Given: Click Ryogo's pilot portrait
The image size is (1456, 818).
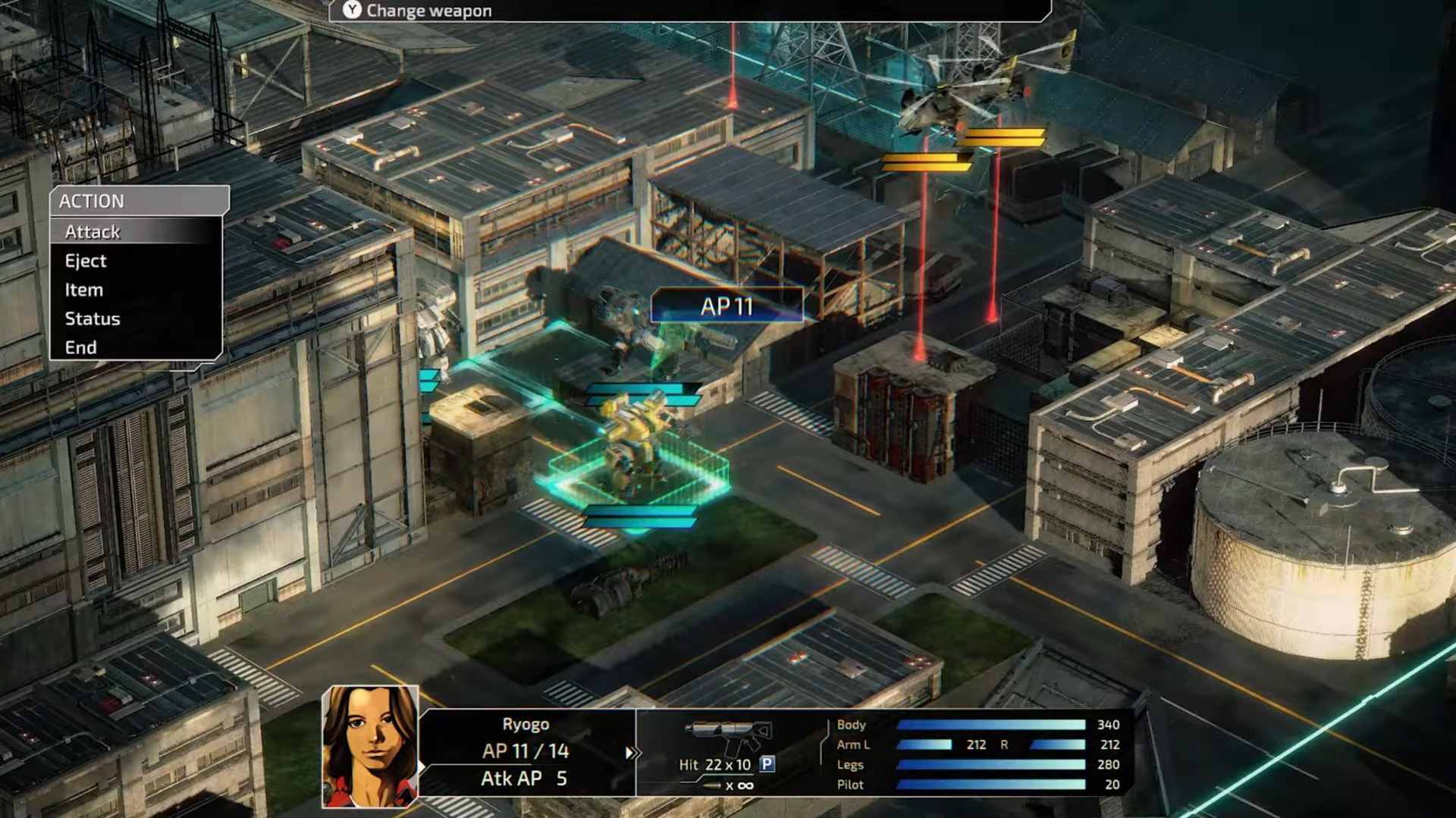Looking at the screenshot, I should 370,746.
